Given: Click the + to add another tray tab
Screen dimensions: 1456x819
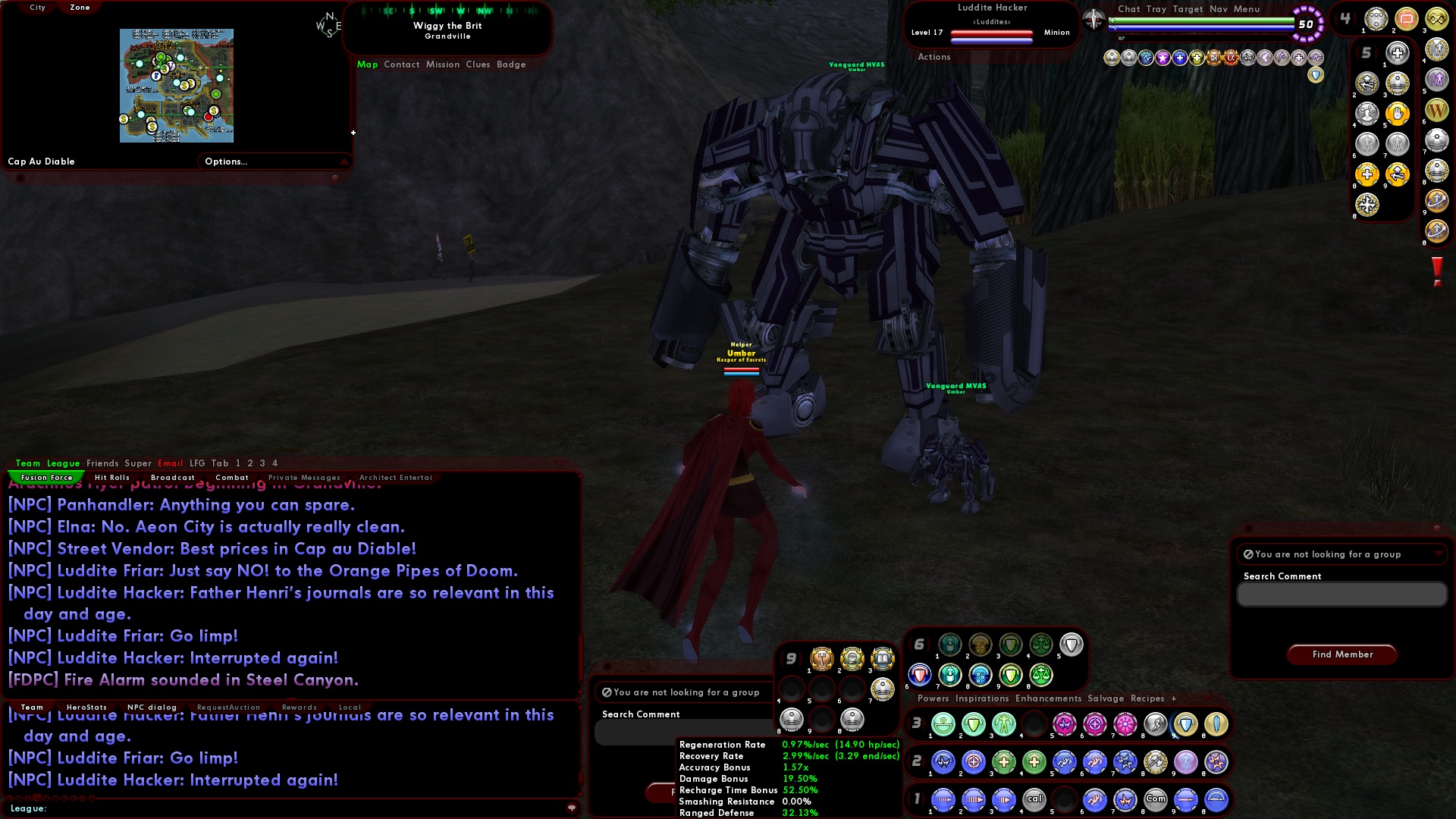Looking at the screenshot, I should click(1174, 698).
